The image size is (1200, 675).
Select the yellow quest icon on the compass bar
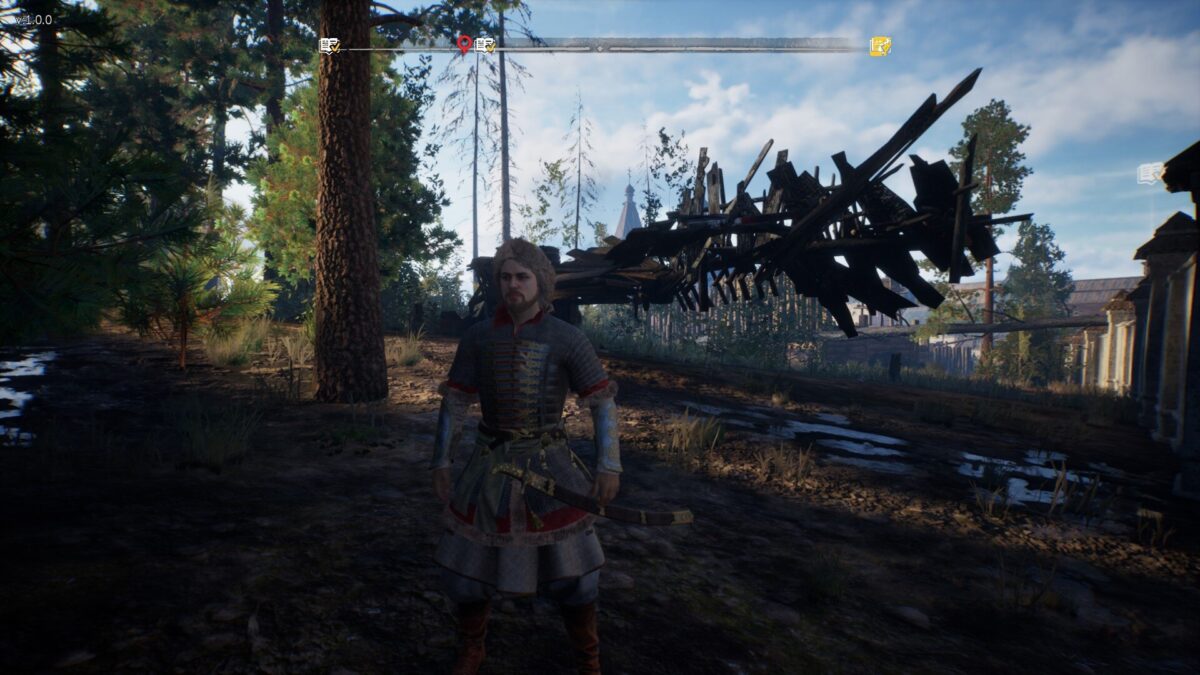[x=880, y=46]
